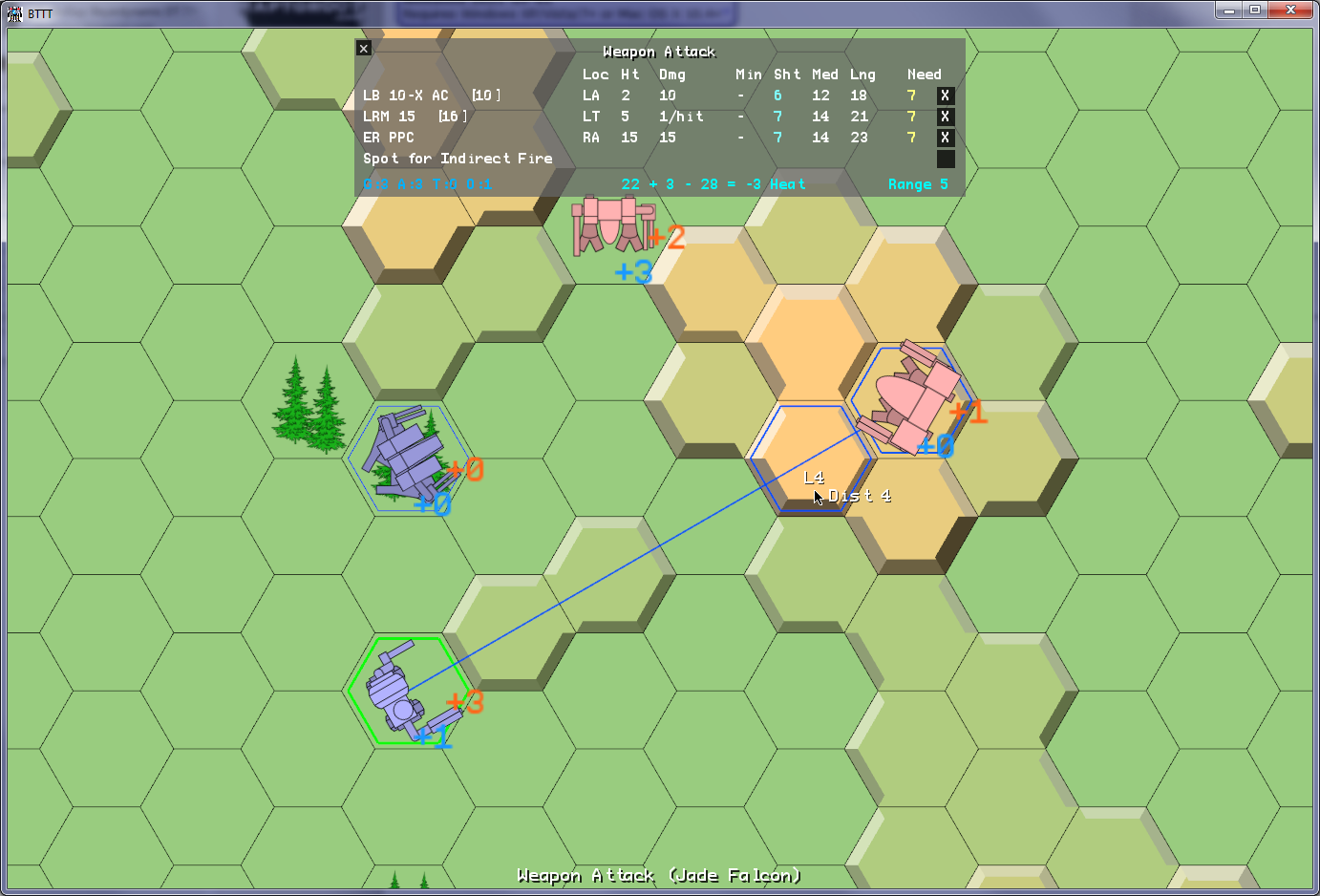This screenshot has width=1320, height=896.
Task: Click the pine tree cluster in the forest hex
Action: 310,406
